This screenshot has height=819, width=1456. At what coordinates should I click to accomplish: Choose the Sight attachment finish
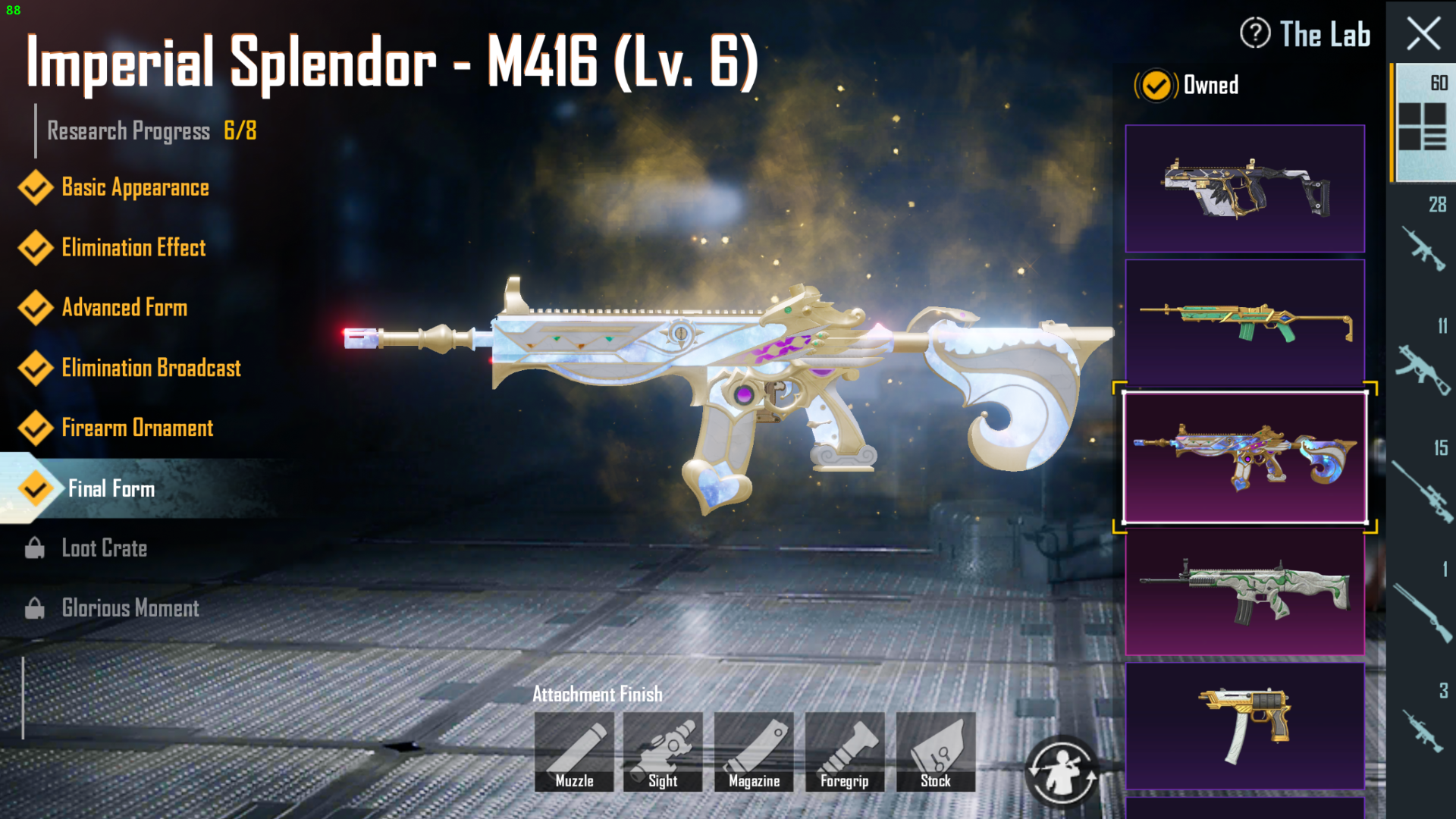pyautogui.click(x=663, y=752)
